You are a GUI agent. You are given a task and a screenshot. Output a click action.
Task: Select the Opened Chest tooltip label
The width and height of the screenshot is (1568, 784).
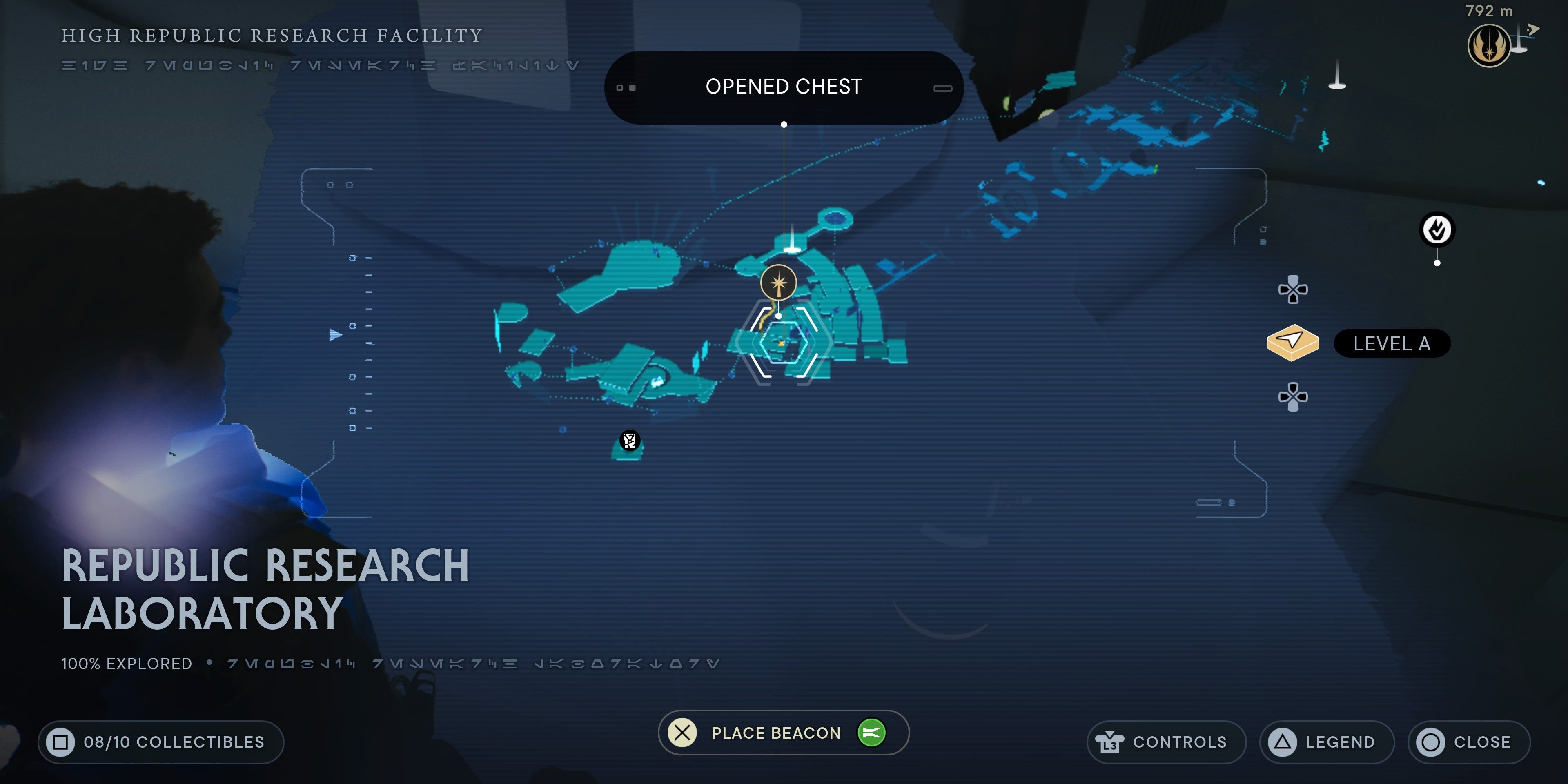pos(784,87)
